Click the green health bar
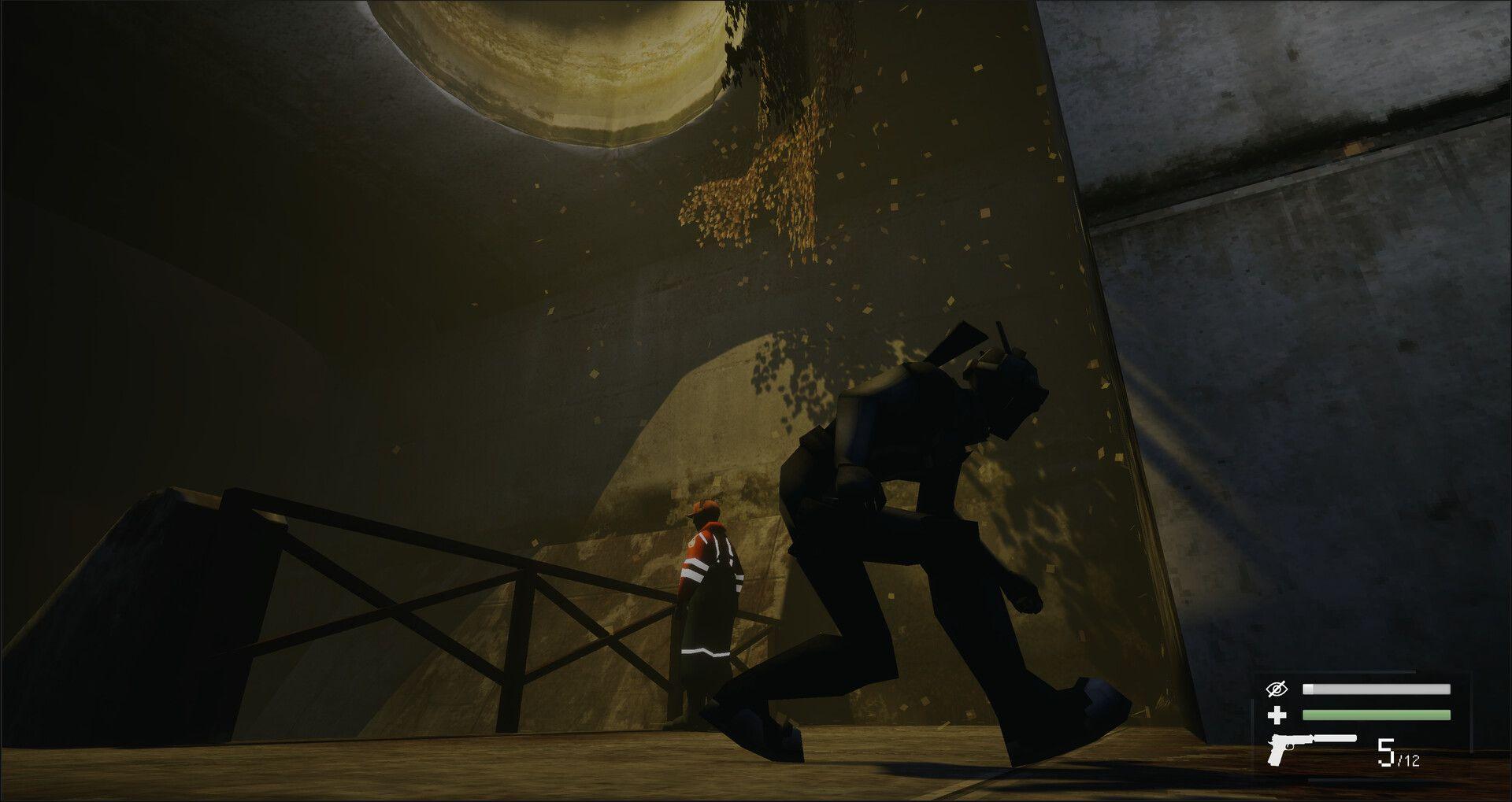1512x802 pixels. coord(1377,715)
